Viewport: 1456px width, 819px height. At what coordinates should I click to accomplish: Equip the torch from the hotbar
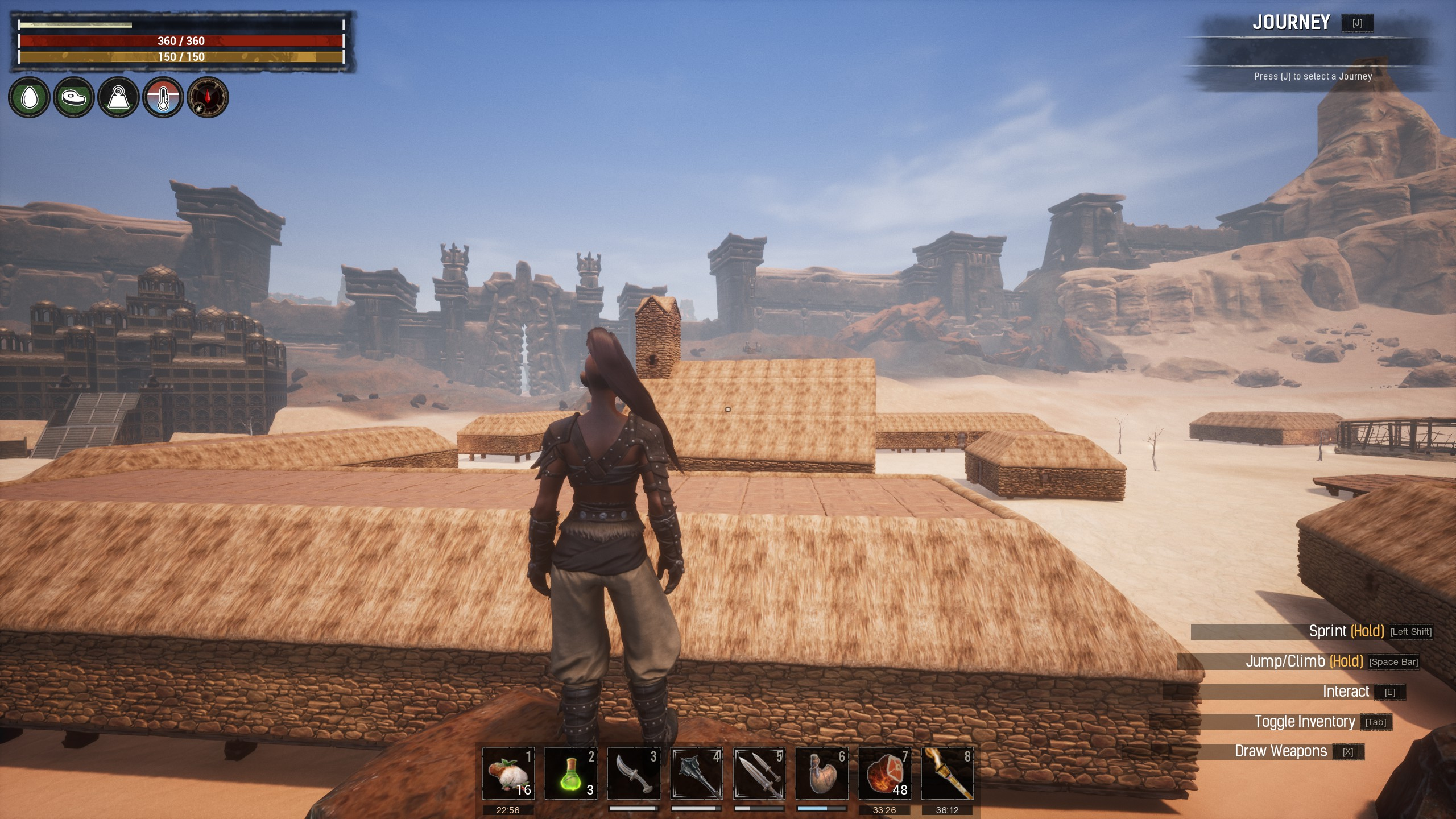pyautogui.click(x=947, y=773)
